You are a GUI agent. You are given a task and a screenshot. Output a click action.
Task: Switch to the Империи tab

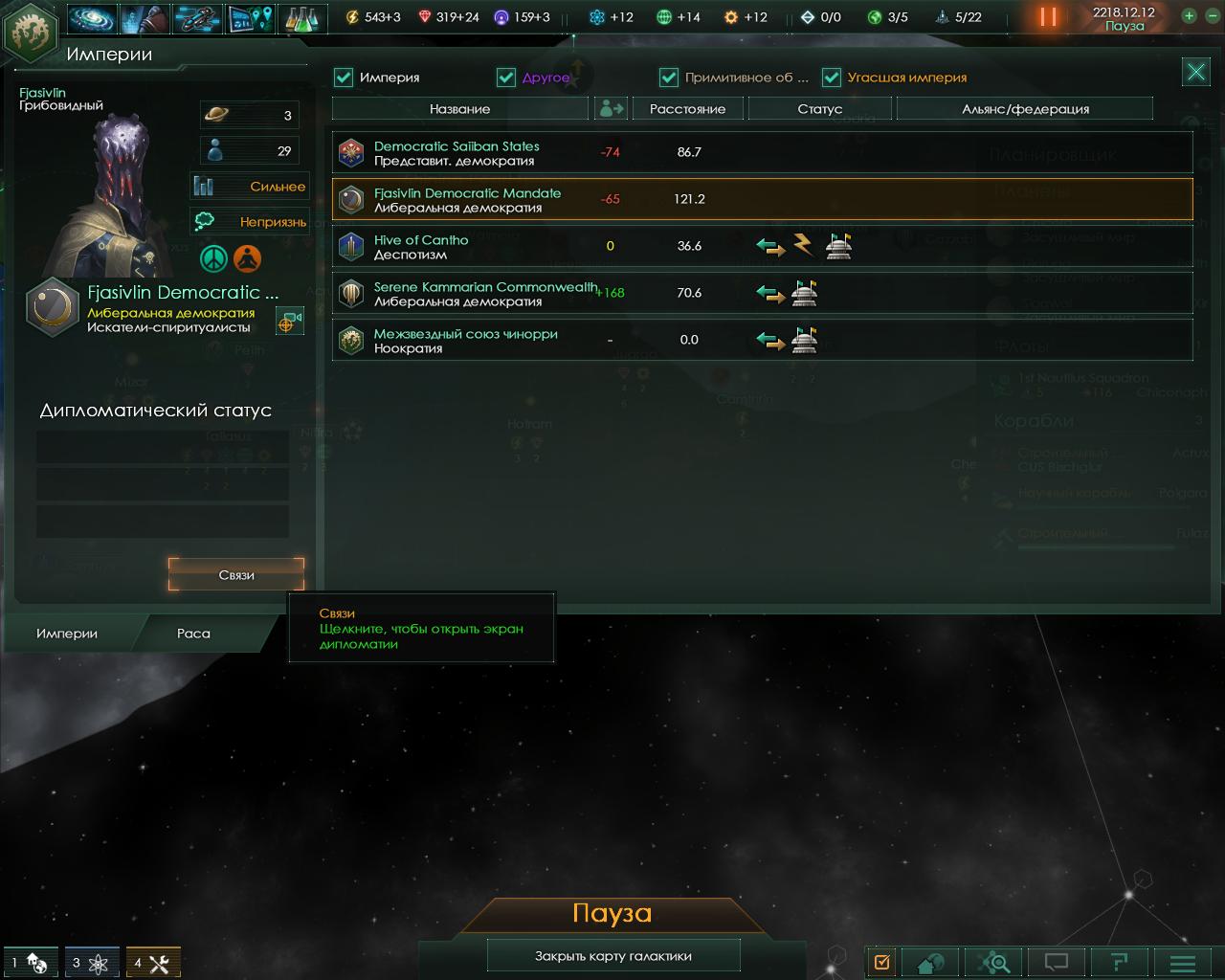67,634
